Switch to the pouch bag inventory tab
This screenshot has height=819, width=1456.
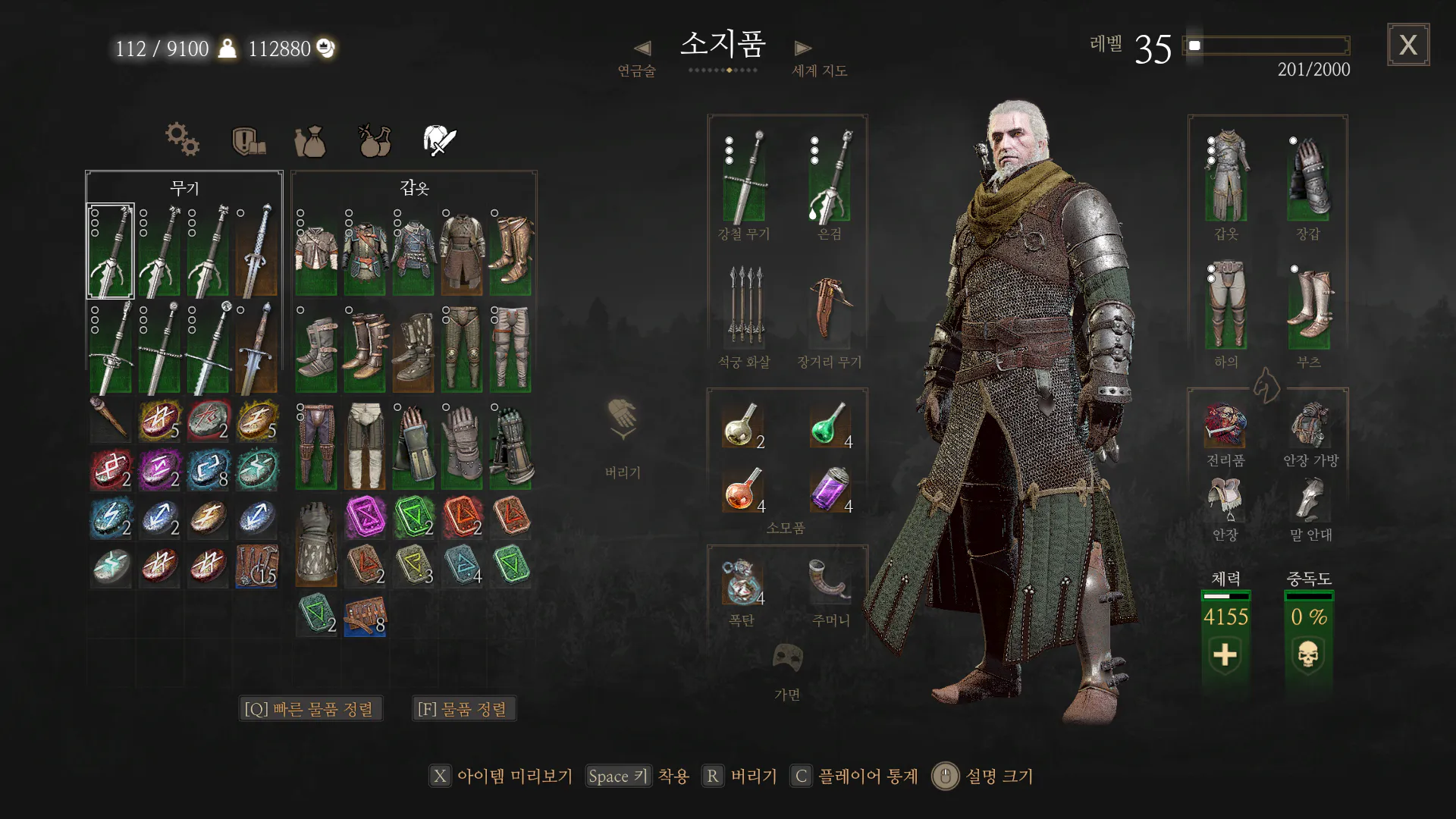(310, 141)
